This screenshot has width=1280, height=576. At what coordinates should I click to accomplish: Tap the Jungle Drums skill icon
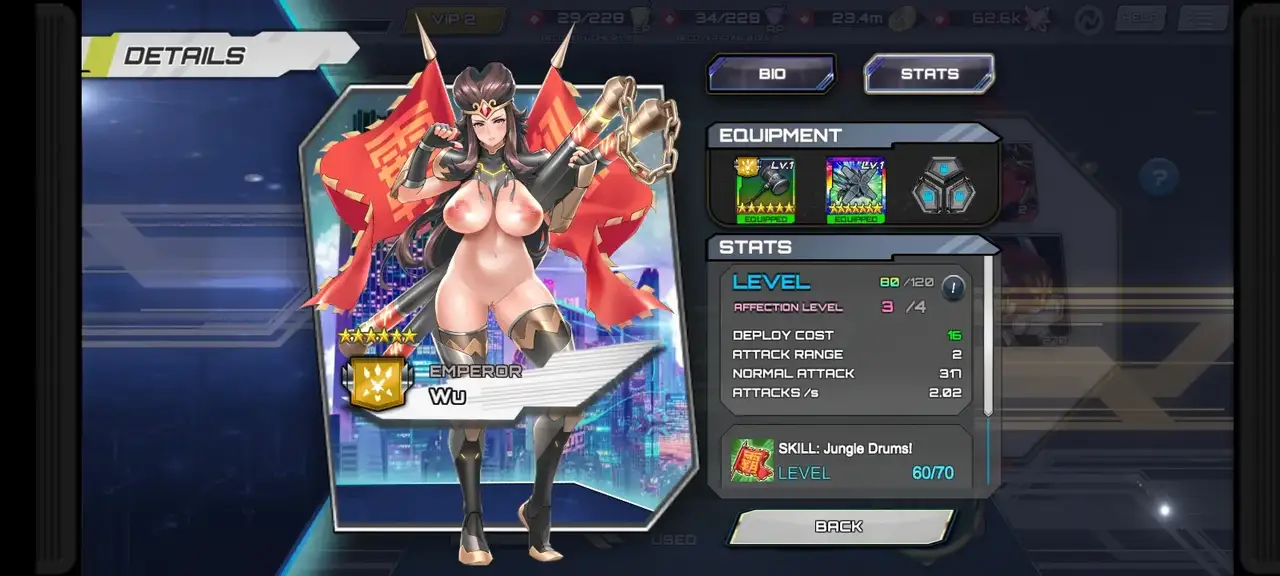click(752, 460)
